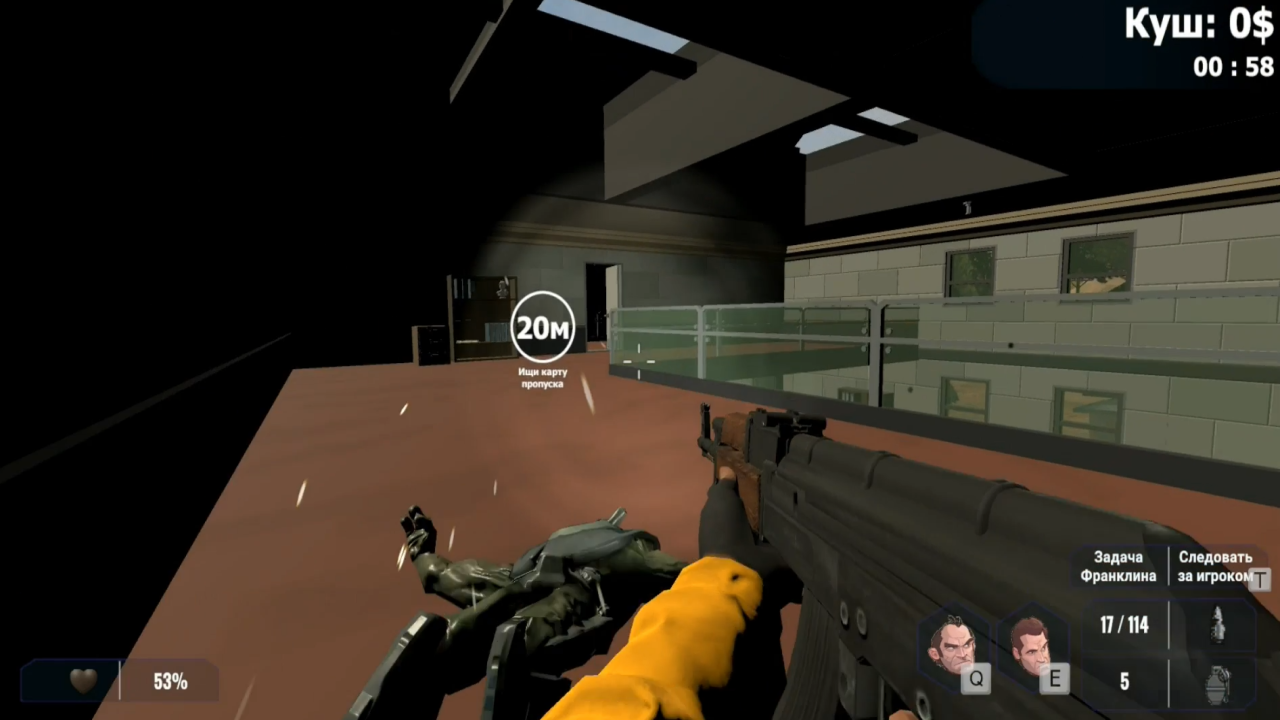Viewport: 1280px width, 720px height.
Task: Expand the grenade count section
Action: (x=1124, y=681)
